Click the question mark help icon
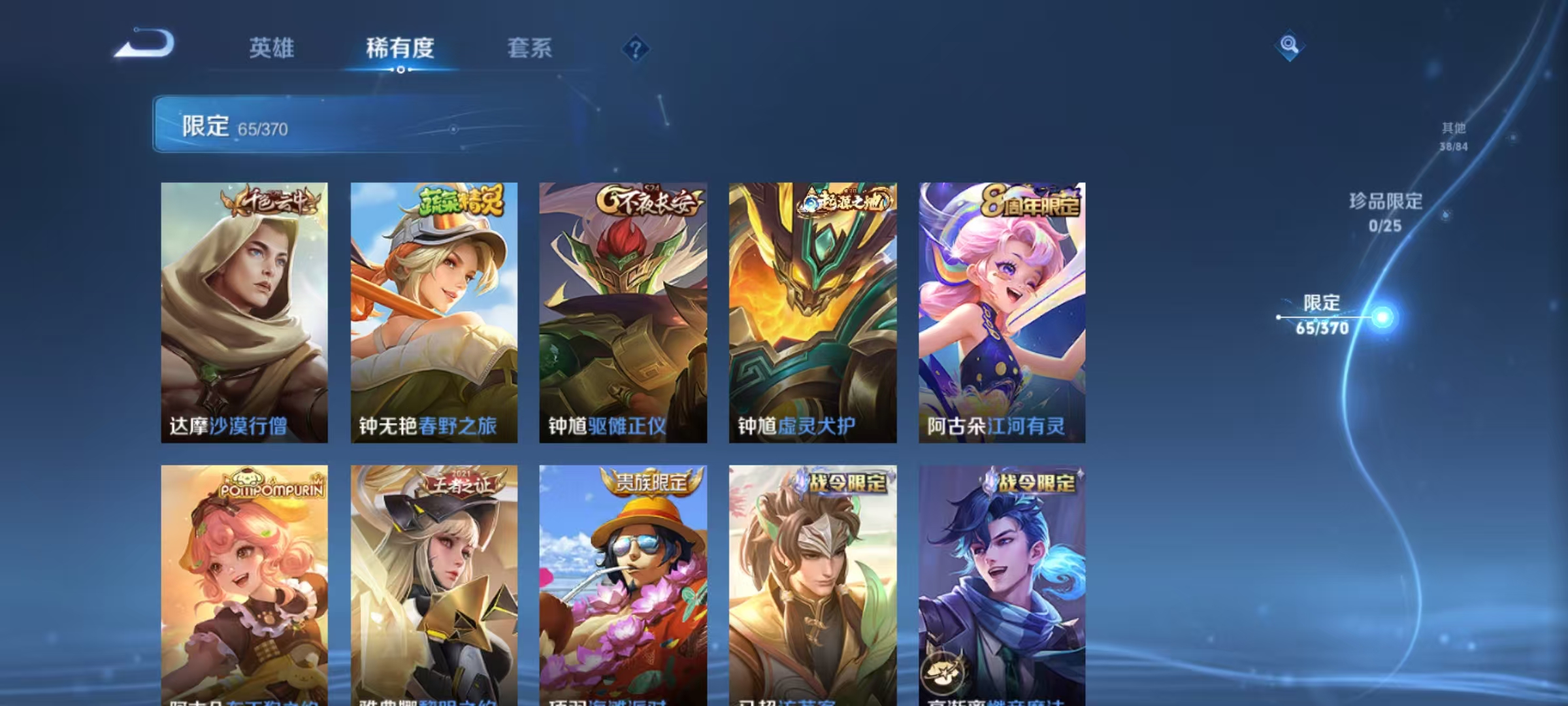 [x=637, y=47]
